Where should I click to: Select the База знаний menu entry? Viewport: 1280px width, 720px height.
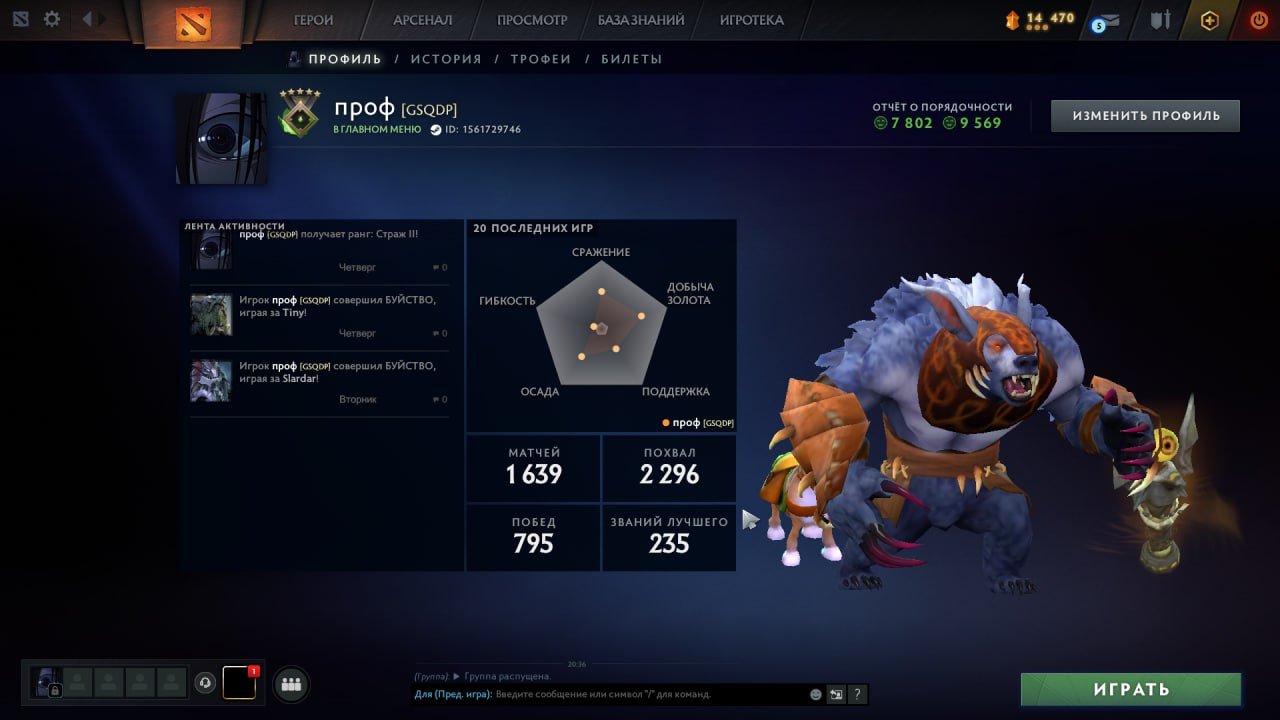click(x=641, y=20)
